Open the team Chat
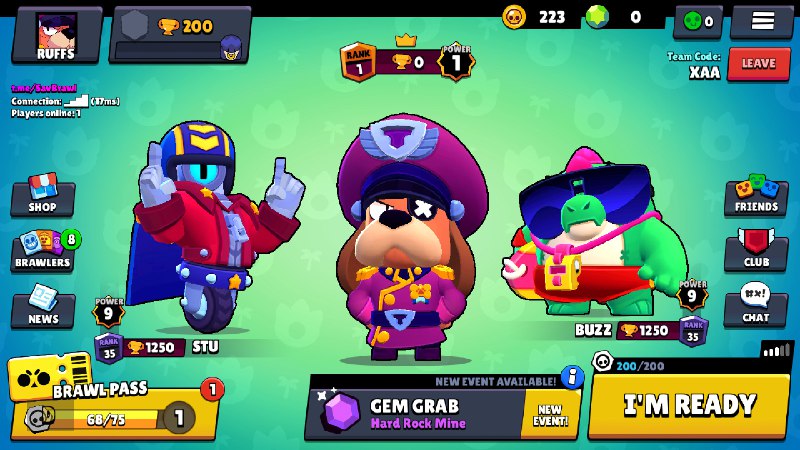800x450 pixels. tap(756, 305)
